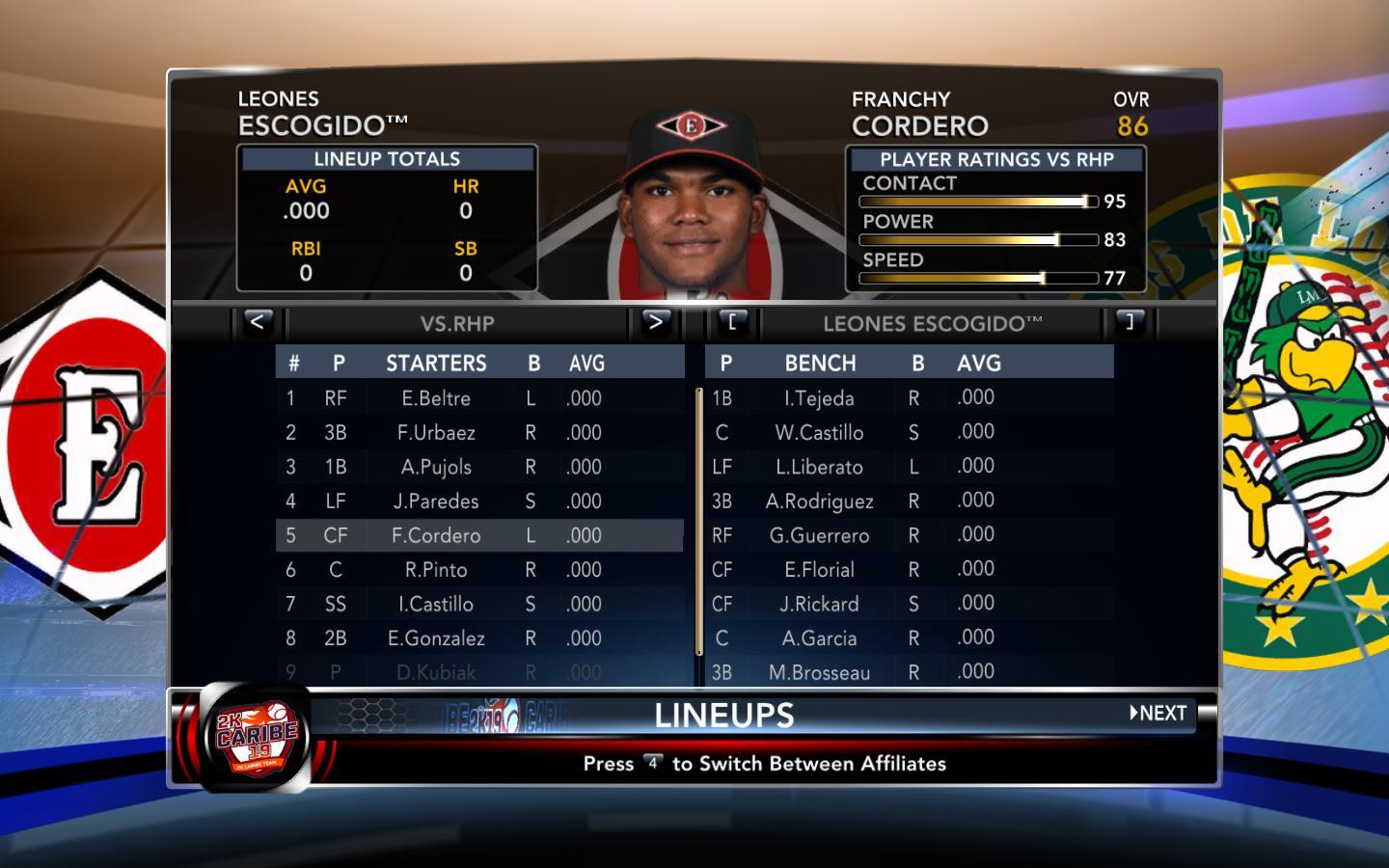Select M.Brosseau on the bench

click(x=819, y=672)
